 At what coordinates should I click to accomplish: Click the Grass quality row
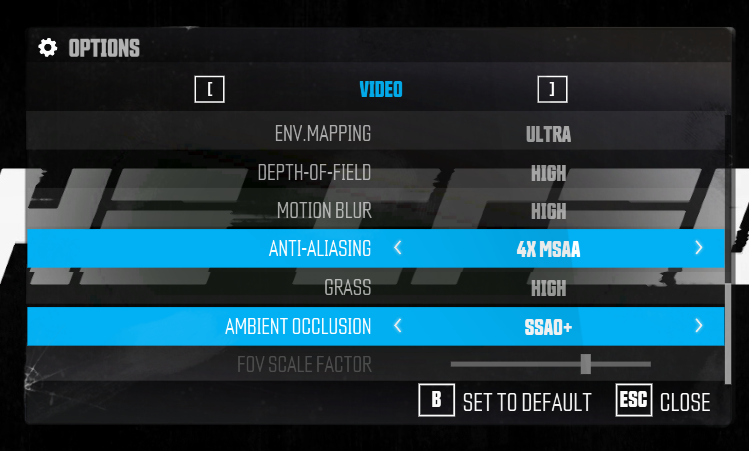coord(375,288)
